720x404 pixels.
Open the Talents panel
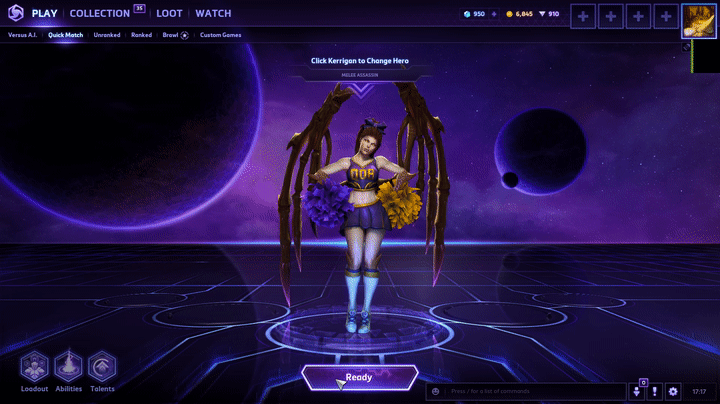102,367
